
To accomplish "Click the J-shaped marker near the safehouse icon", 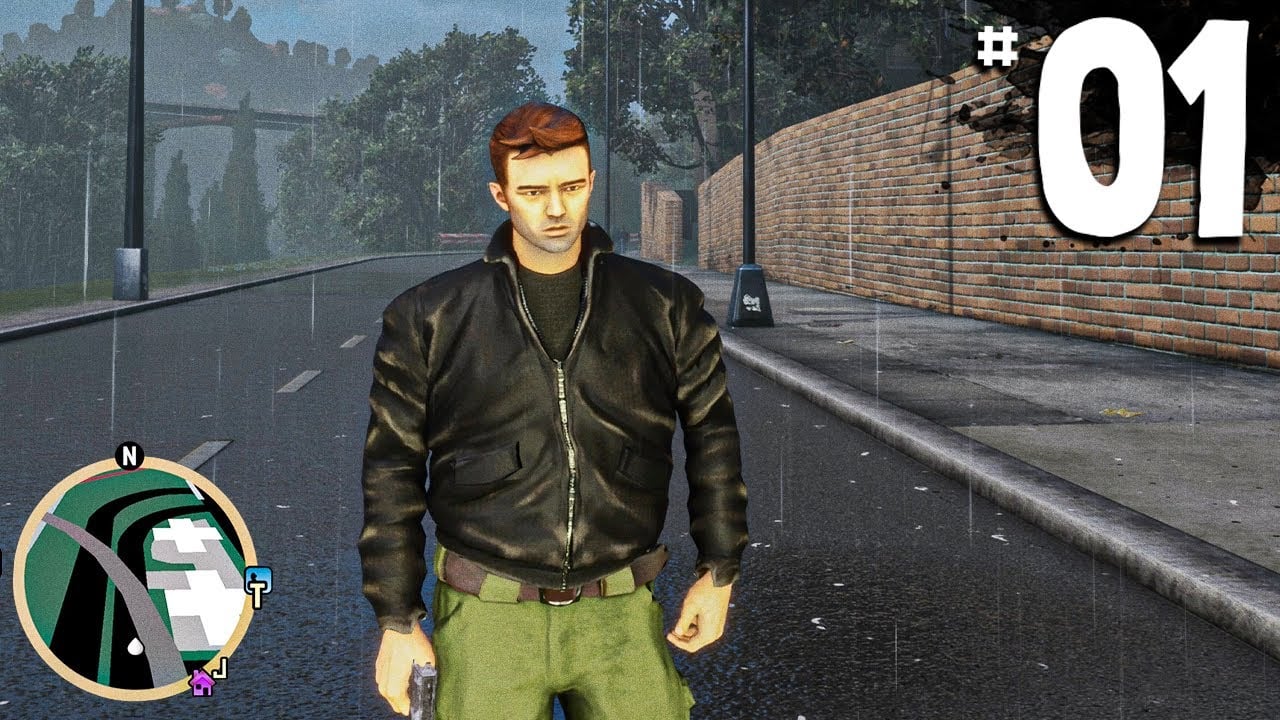I will click(x=220, y=668).
